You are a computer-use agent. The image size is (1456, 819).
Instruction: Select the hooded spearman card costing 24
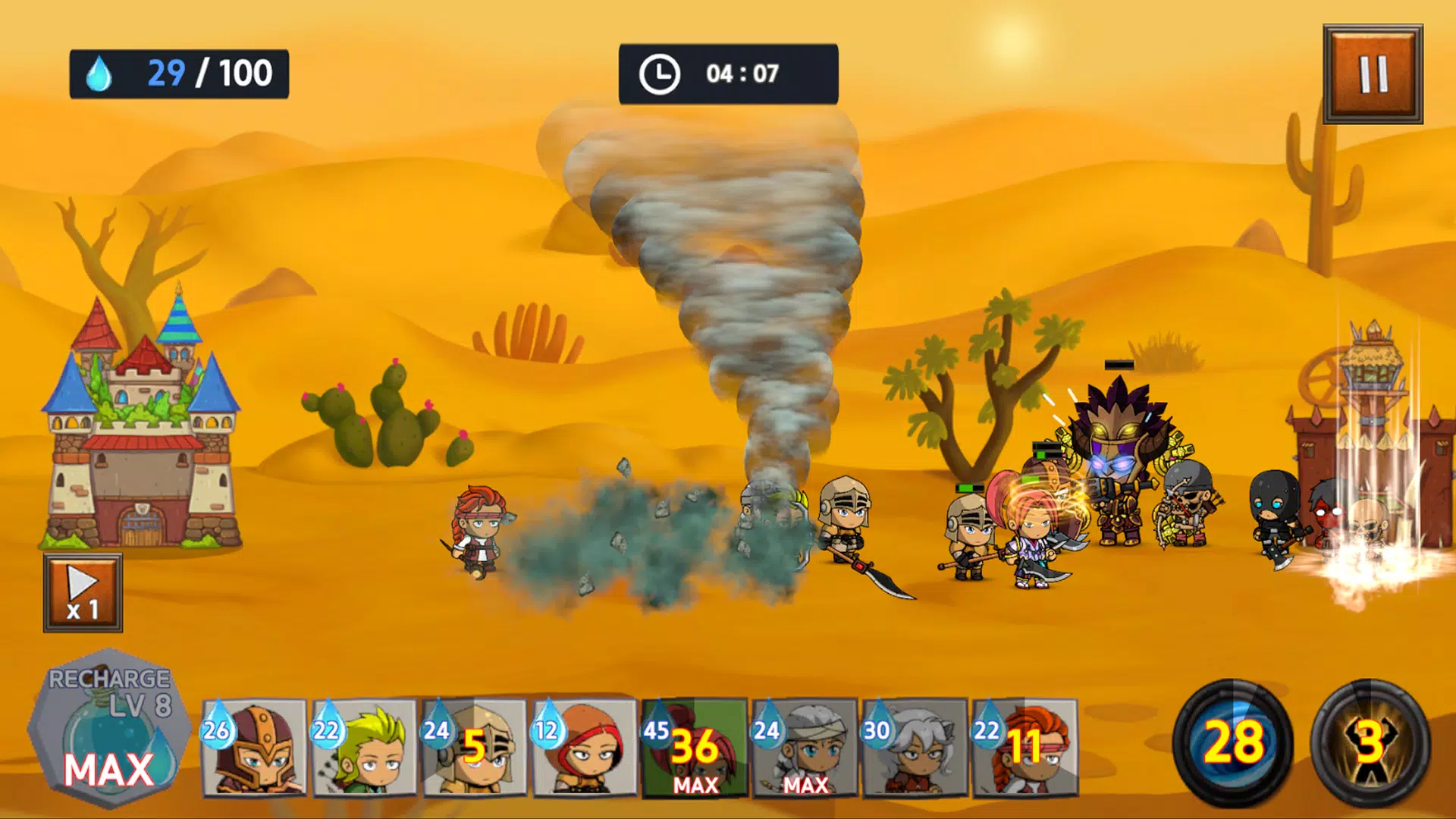[475, 748]
